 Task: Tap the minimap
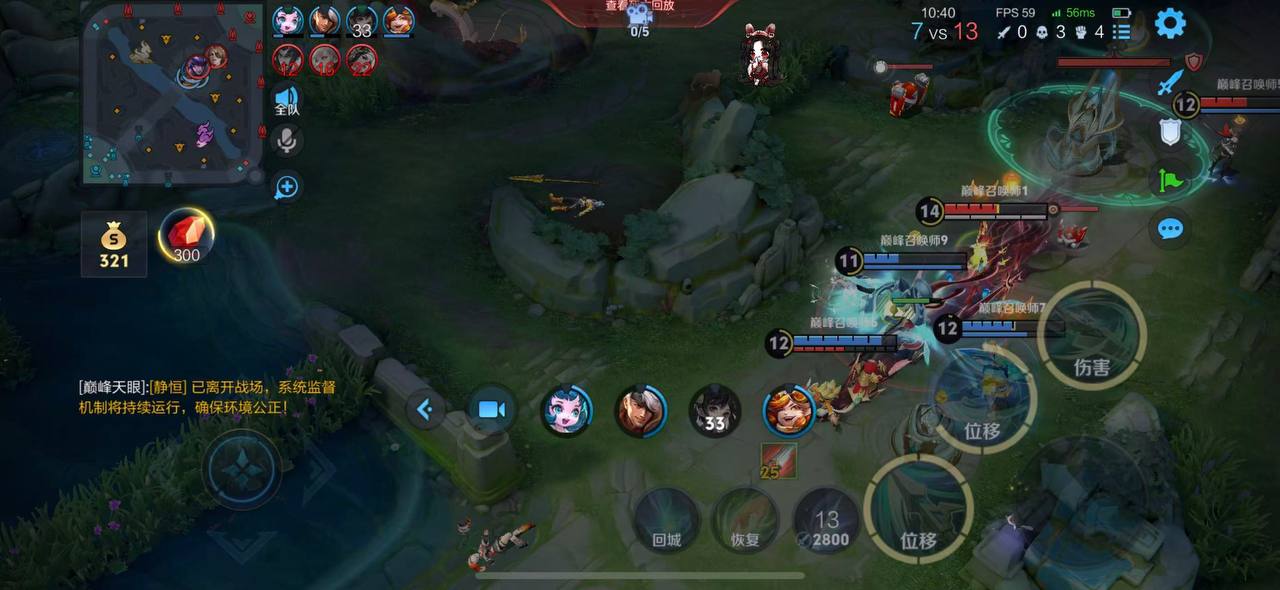point(173,95)
